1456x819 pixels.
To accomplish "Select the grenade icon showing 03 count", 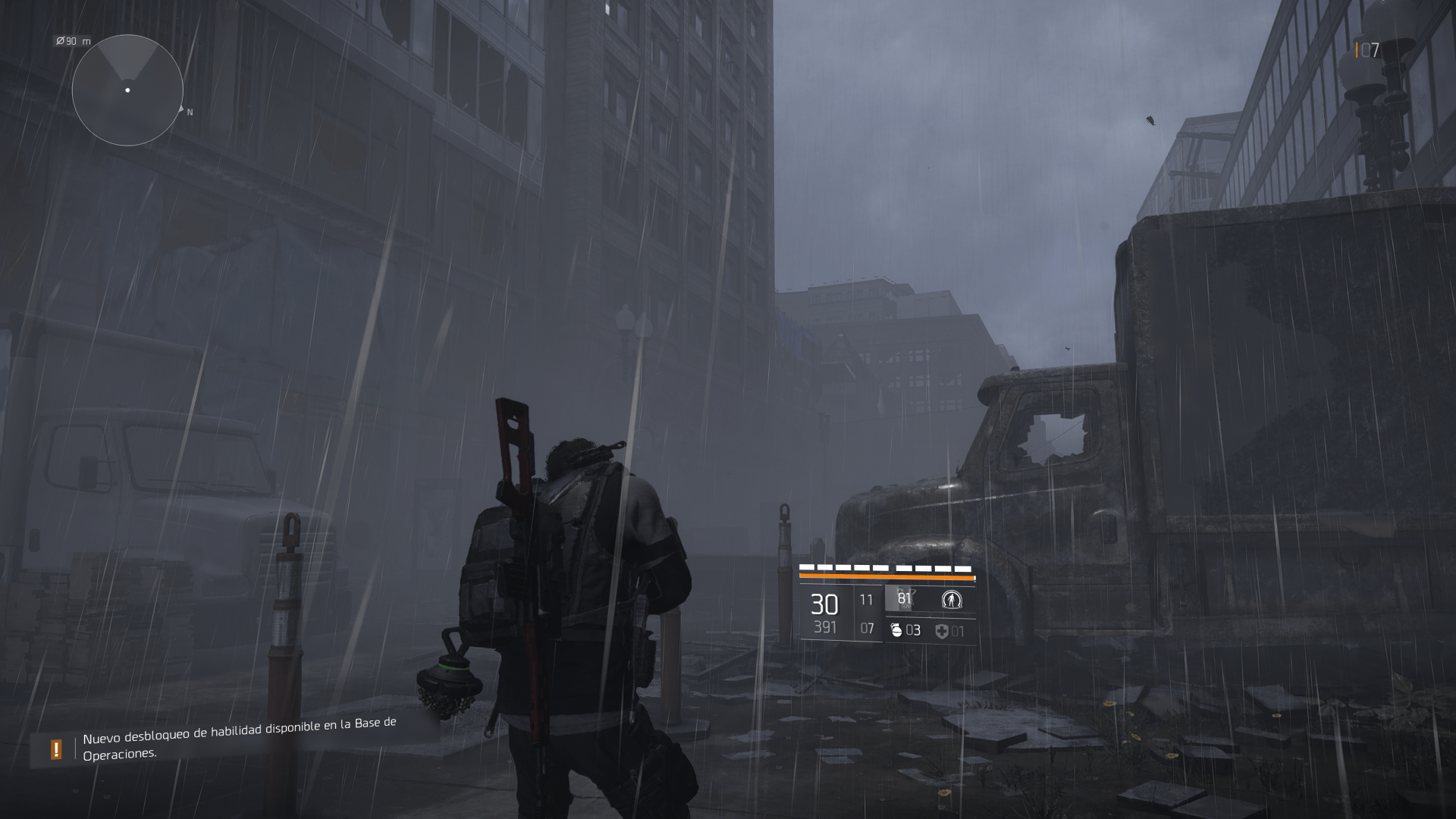I will click(897, 631).
